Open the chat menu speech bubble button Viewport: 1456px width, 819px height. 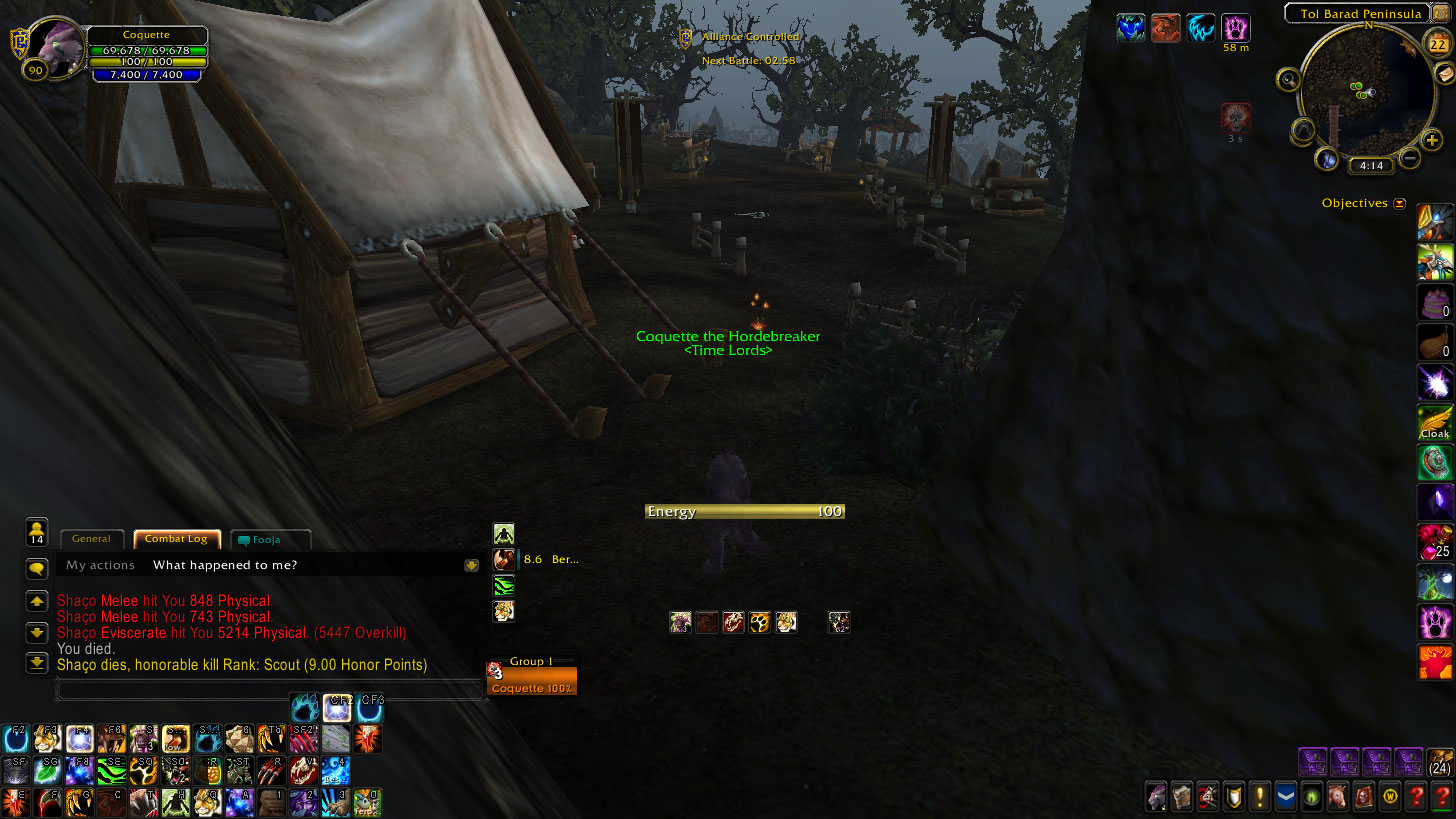click(x=37, y=568)
